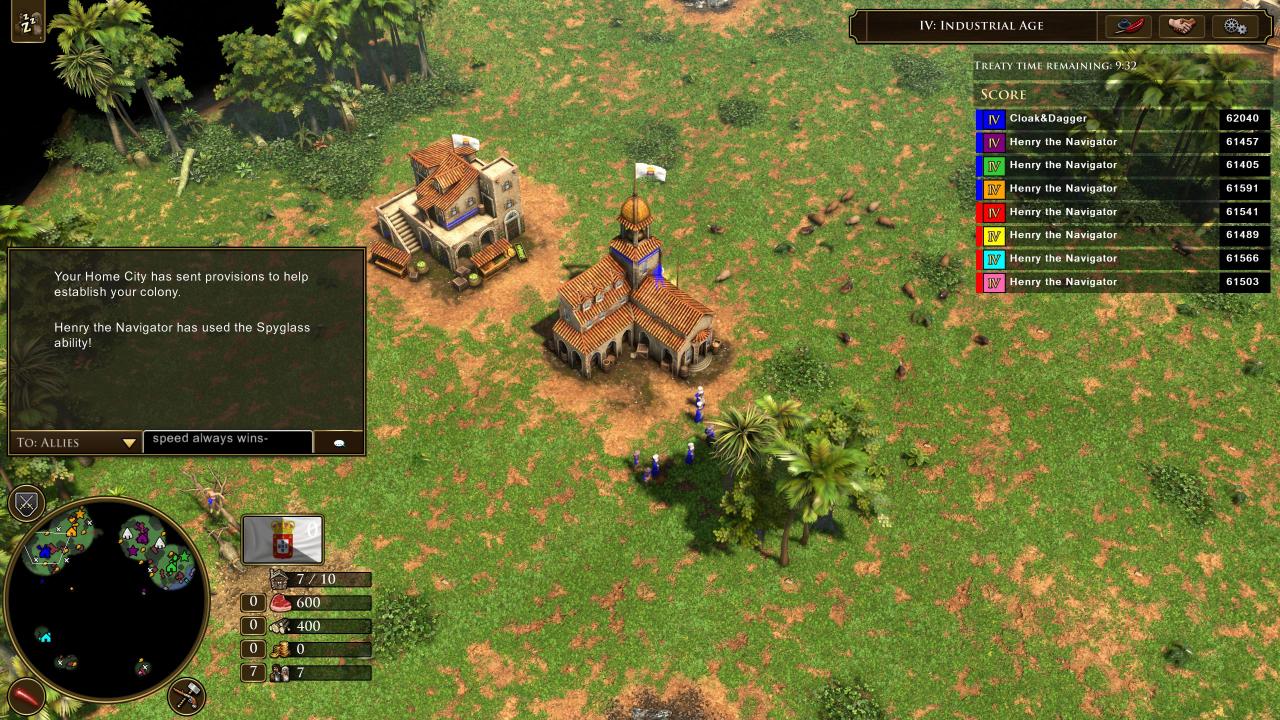
Task: Click the wood villager count box
Action: (253, 626)
